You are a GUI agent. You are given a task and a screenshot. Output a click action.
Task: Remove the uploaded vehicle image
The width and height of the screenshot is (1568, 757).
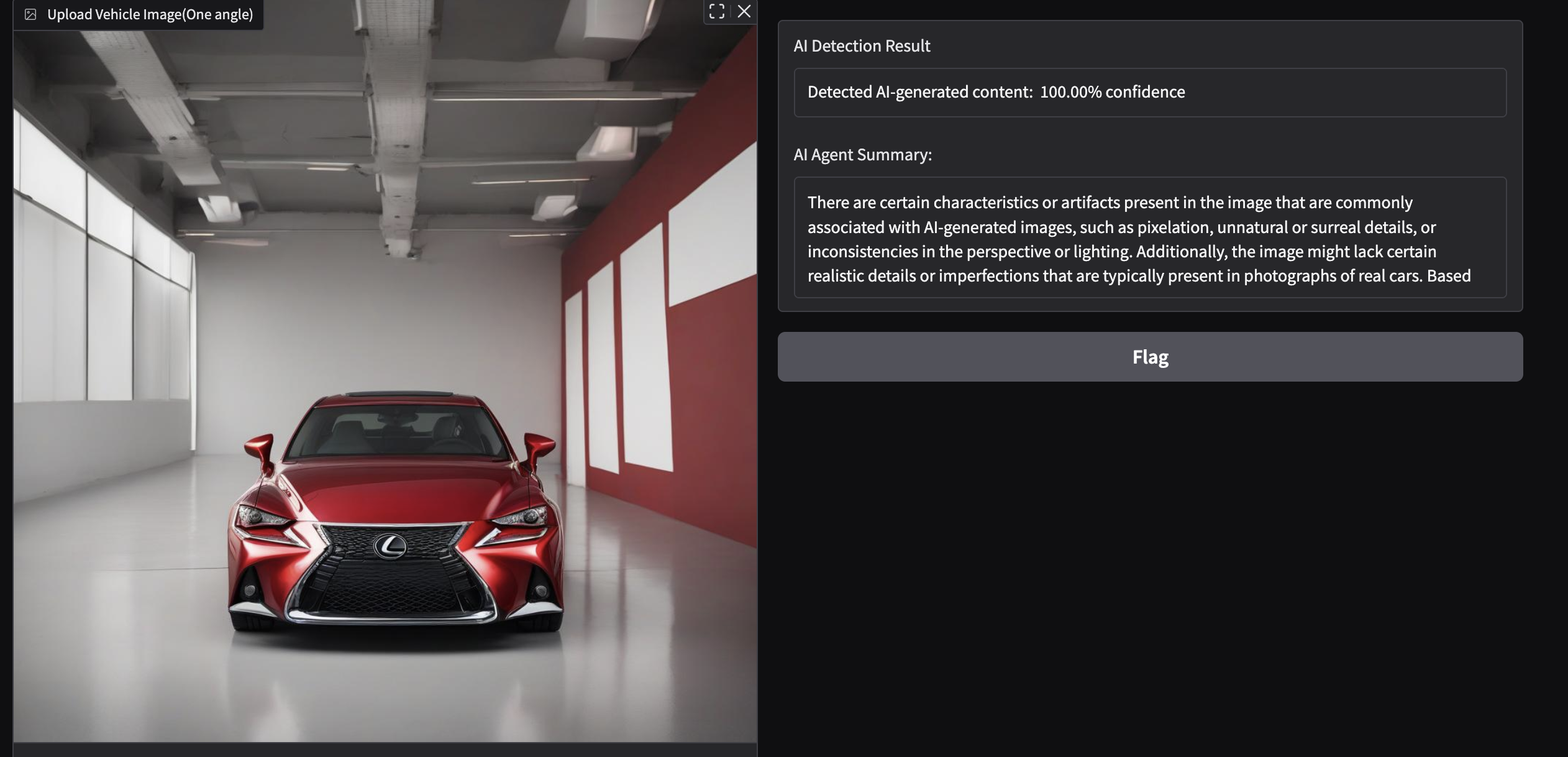pos(744,11)
